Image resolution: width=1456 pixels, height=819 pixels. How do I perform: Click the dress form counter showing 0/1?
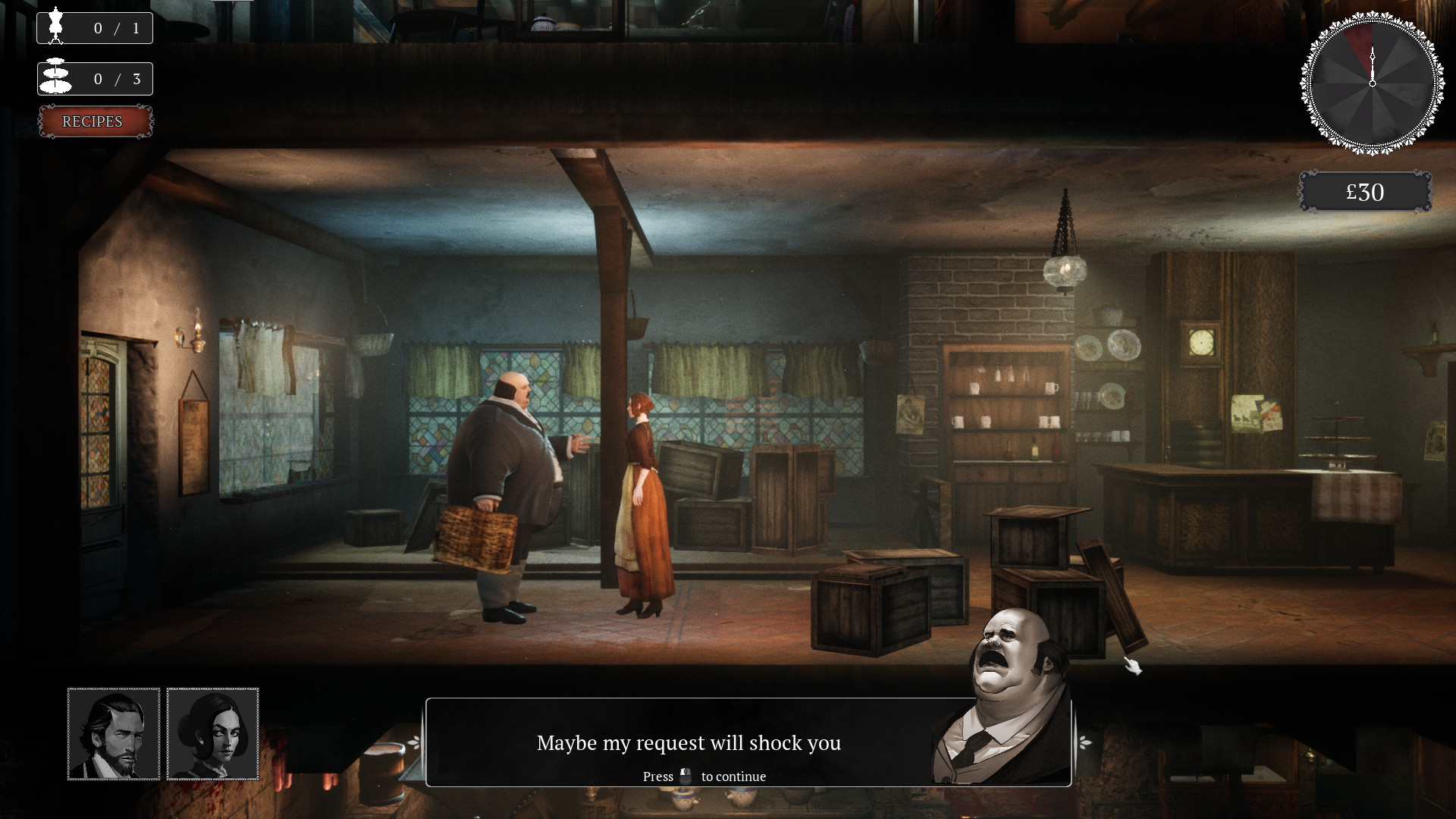pyautogui.click(x=94, y=27)
